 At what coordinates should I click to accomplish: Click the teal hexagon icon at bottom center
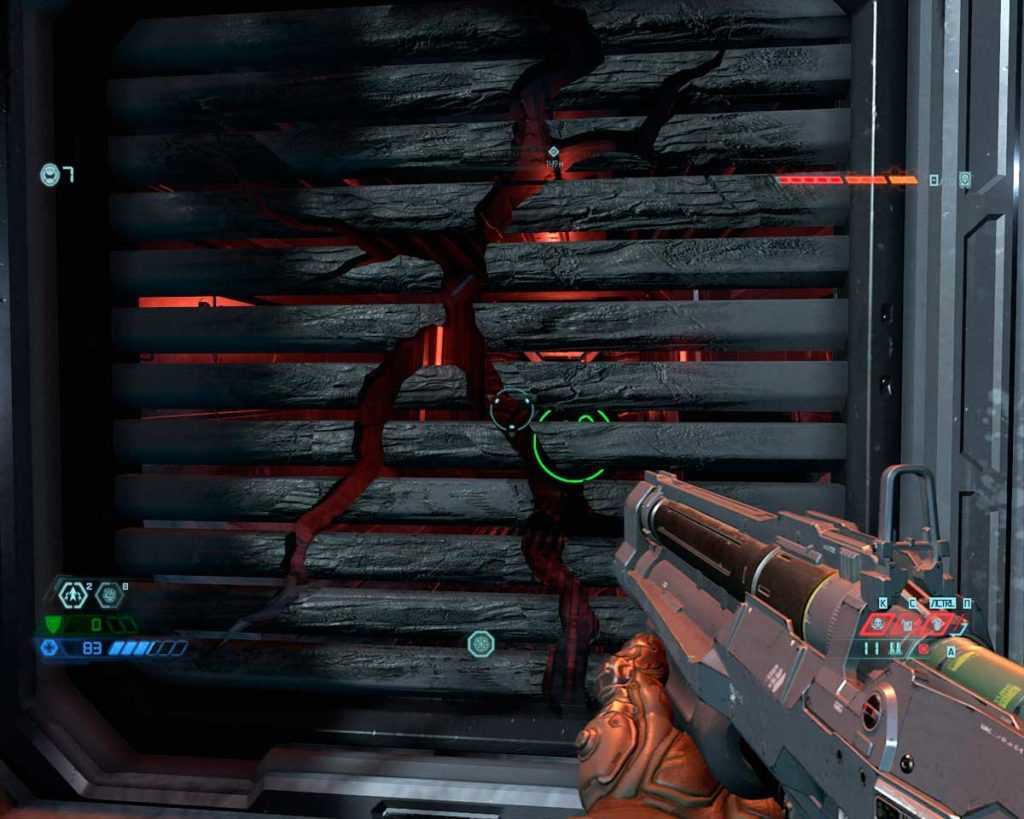click(480, 643)
